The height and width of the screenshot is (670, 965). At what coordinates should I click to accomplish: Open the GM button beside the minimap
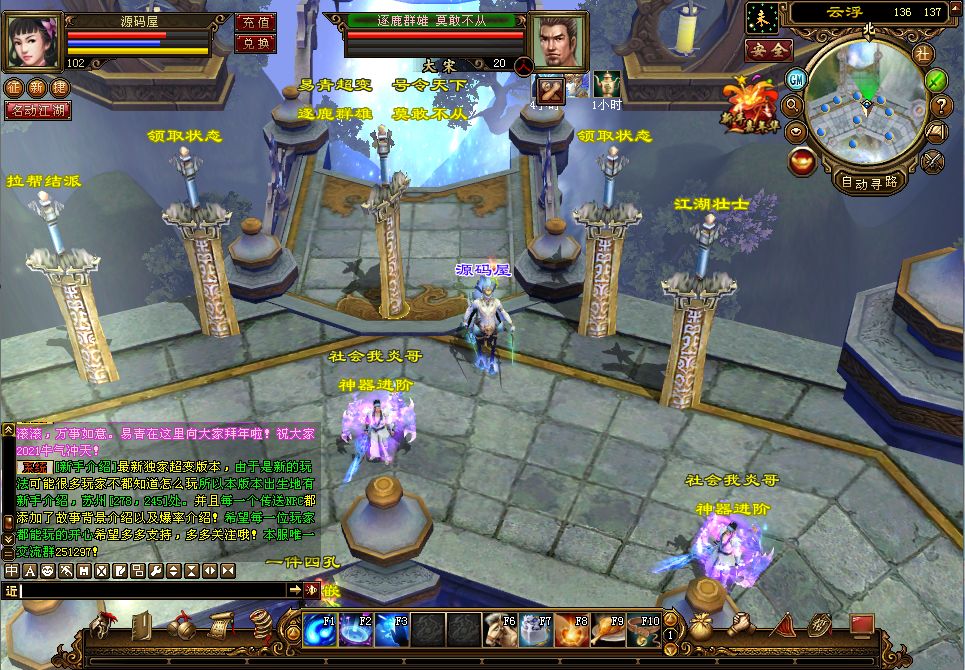797,79
